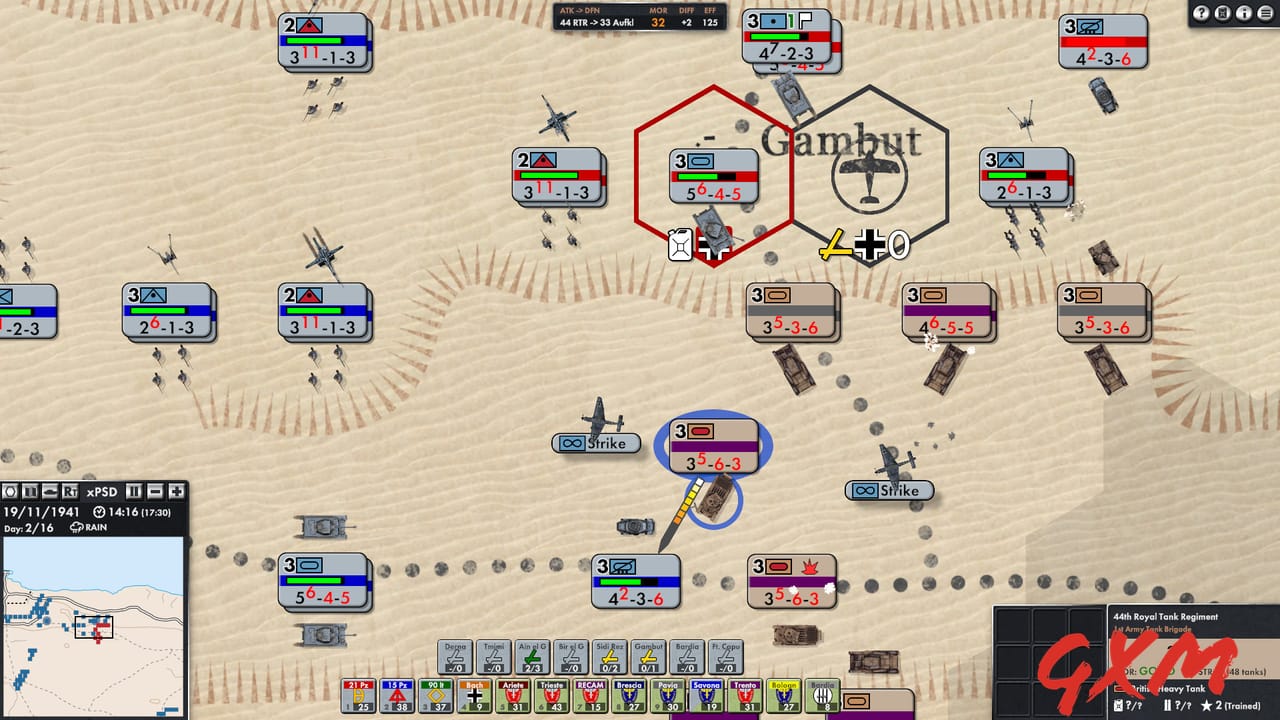Open the help question mark icon
The width and height of the screenshot is (1280, 720).
tap(1201, 13)
